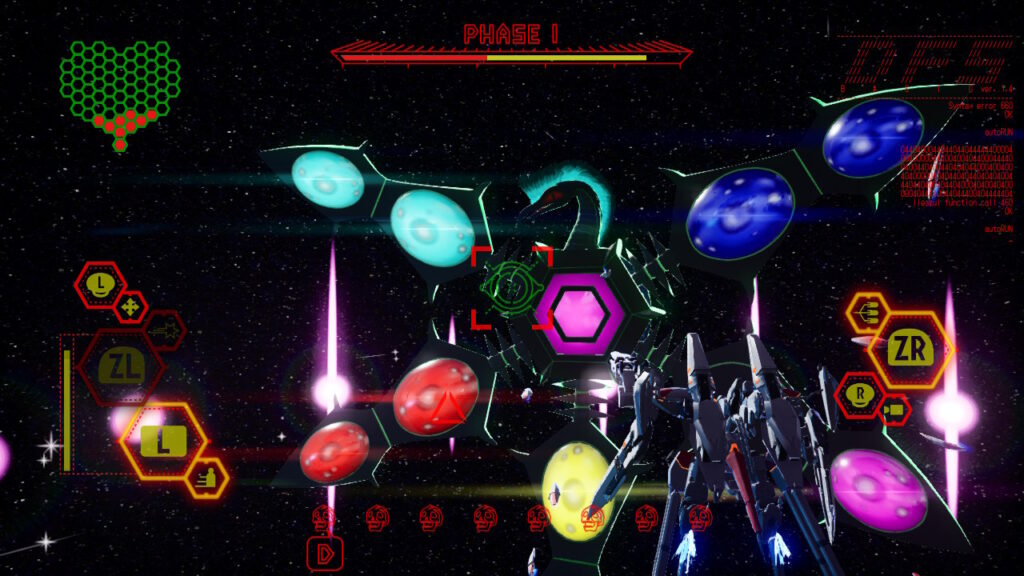Activate the dashing ship boost icon
The image size is (1024, 576).
tap(164, 329)
